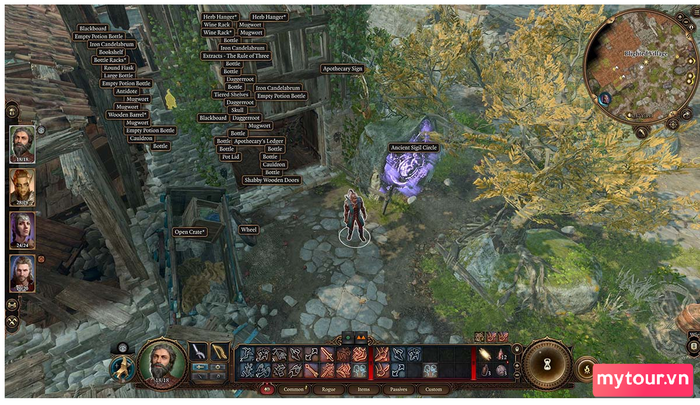Image resolution: width=700 pixels, height=405 pixels.
Task: Click the feather icon below the minimap
Action: (x=641, y=131)
